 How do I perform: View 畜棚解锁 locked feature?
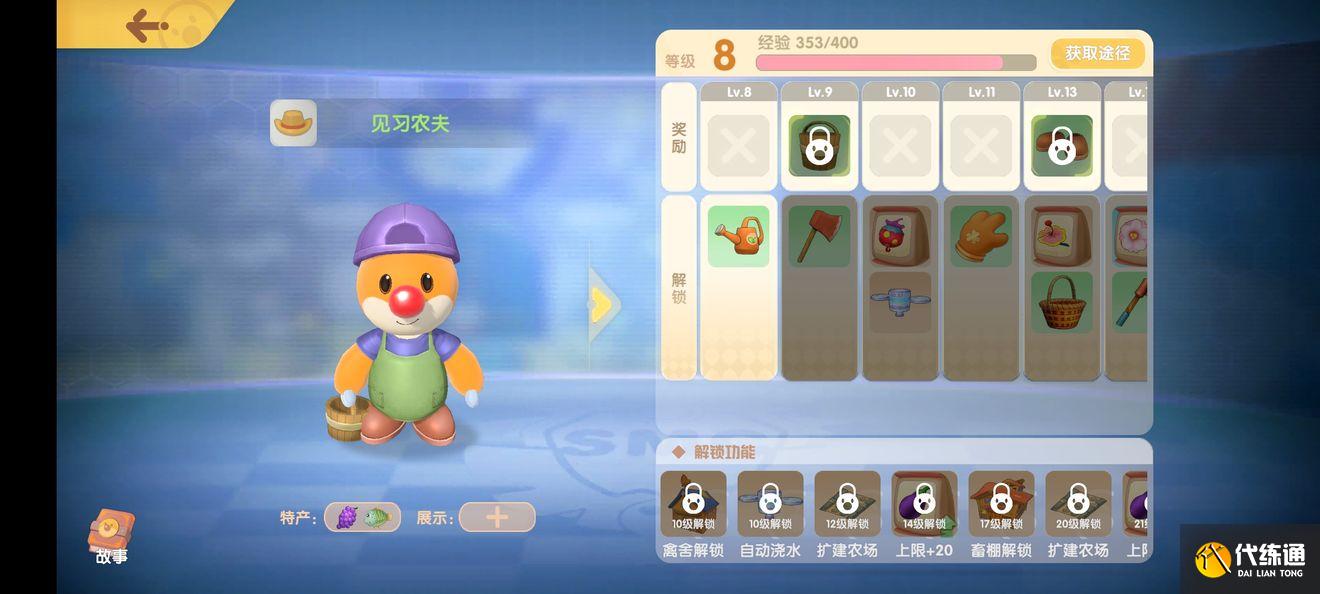(x=1001, y=504)
